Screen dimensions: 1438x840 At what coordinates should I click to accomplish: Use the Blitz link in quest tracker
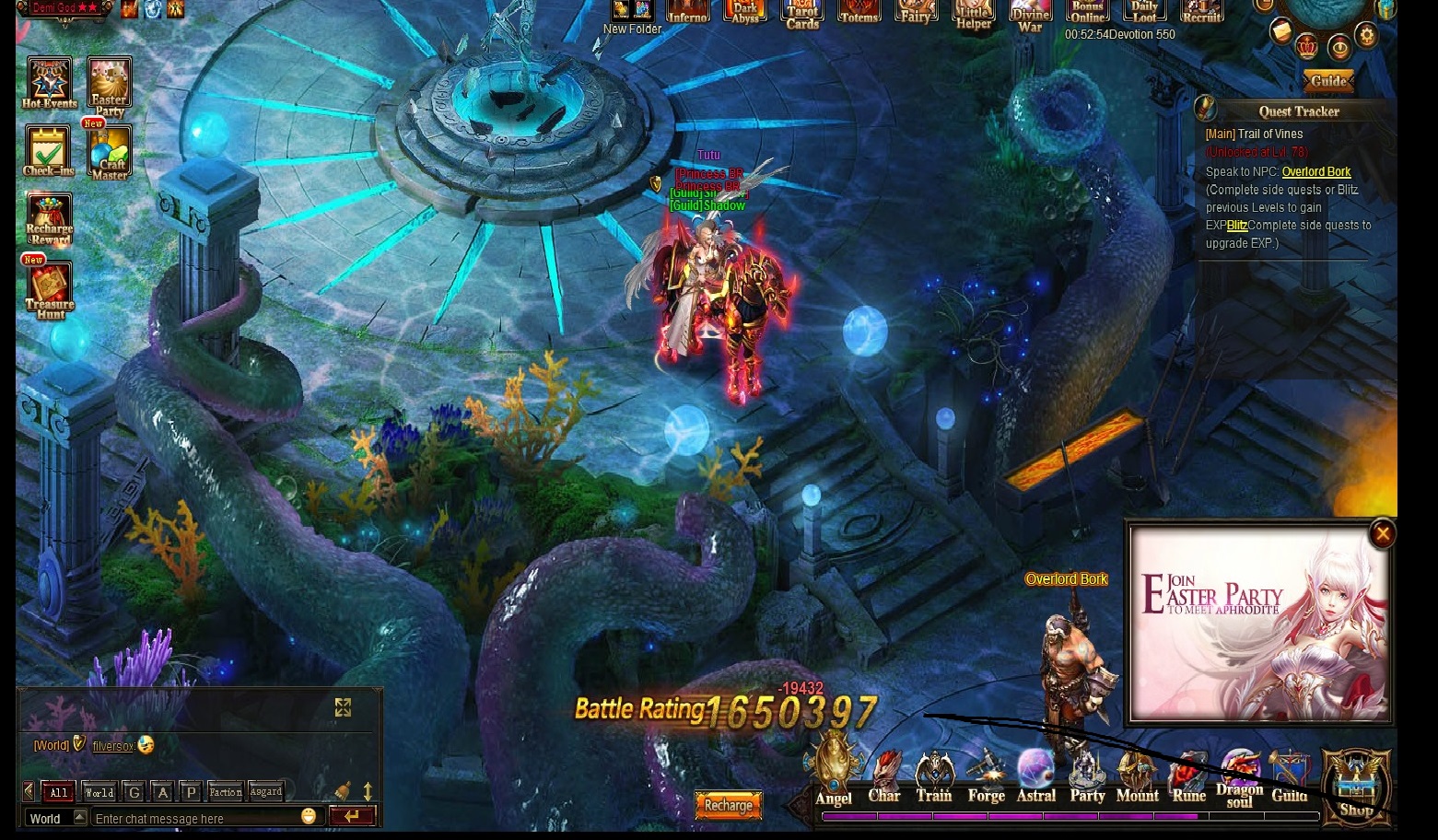click(1236, 226)
